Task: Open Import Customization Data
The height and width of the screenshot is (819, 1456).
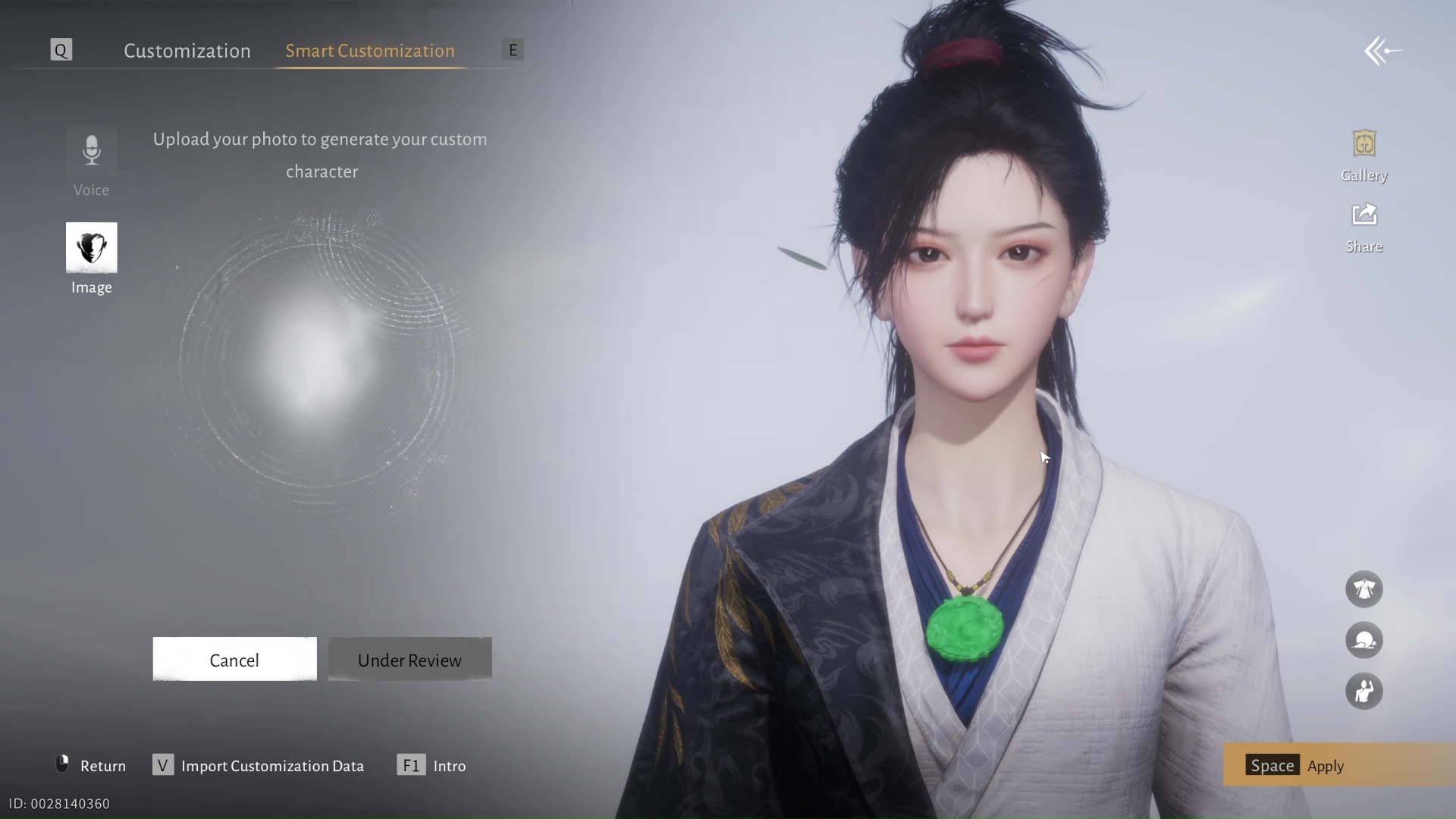Action: [258, 765]
